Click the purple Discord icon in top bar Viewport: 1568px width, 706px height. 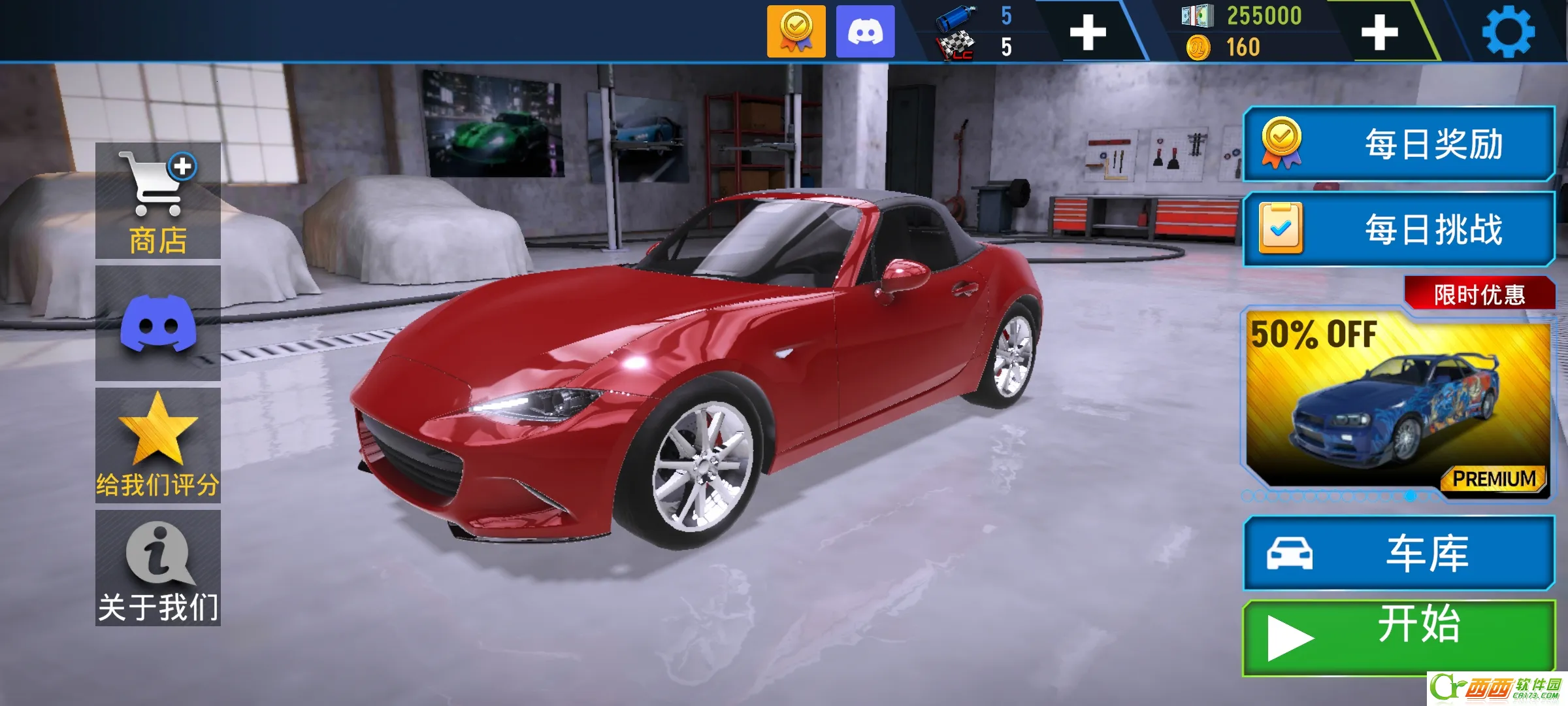(865, 31)
